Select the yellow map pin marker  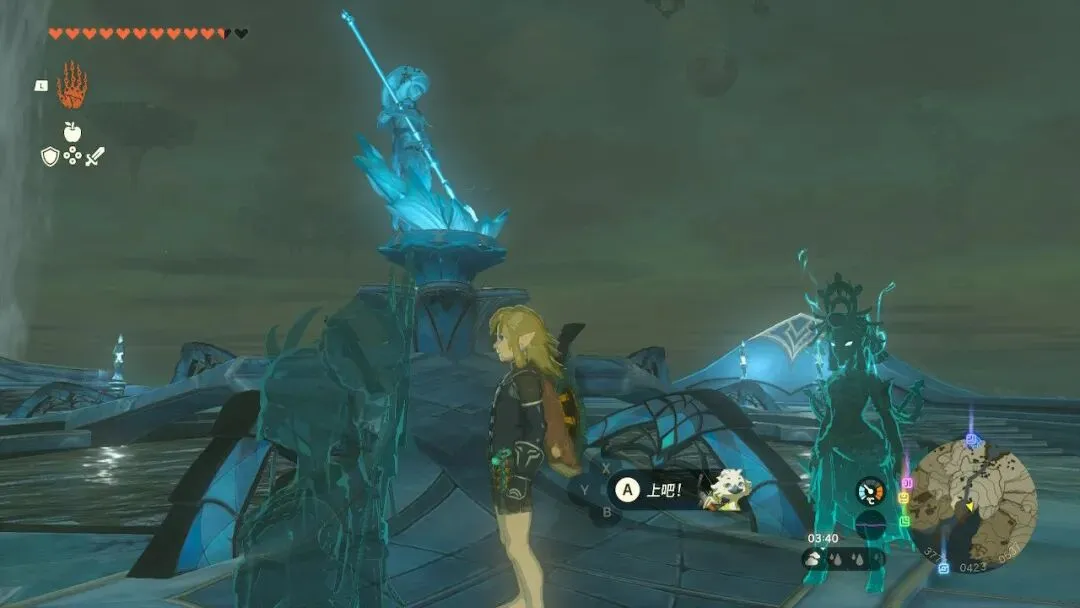[904, 497]
